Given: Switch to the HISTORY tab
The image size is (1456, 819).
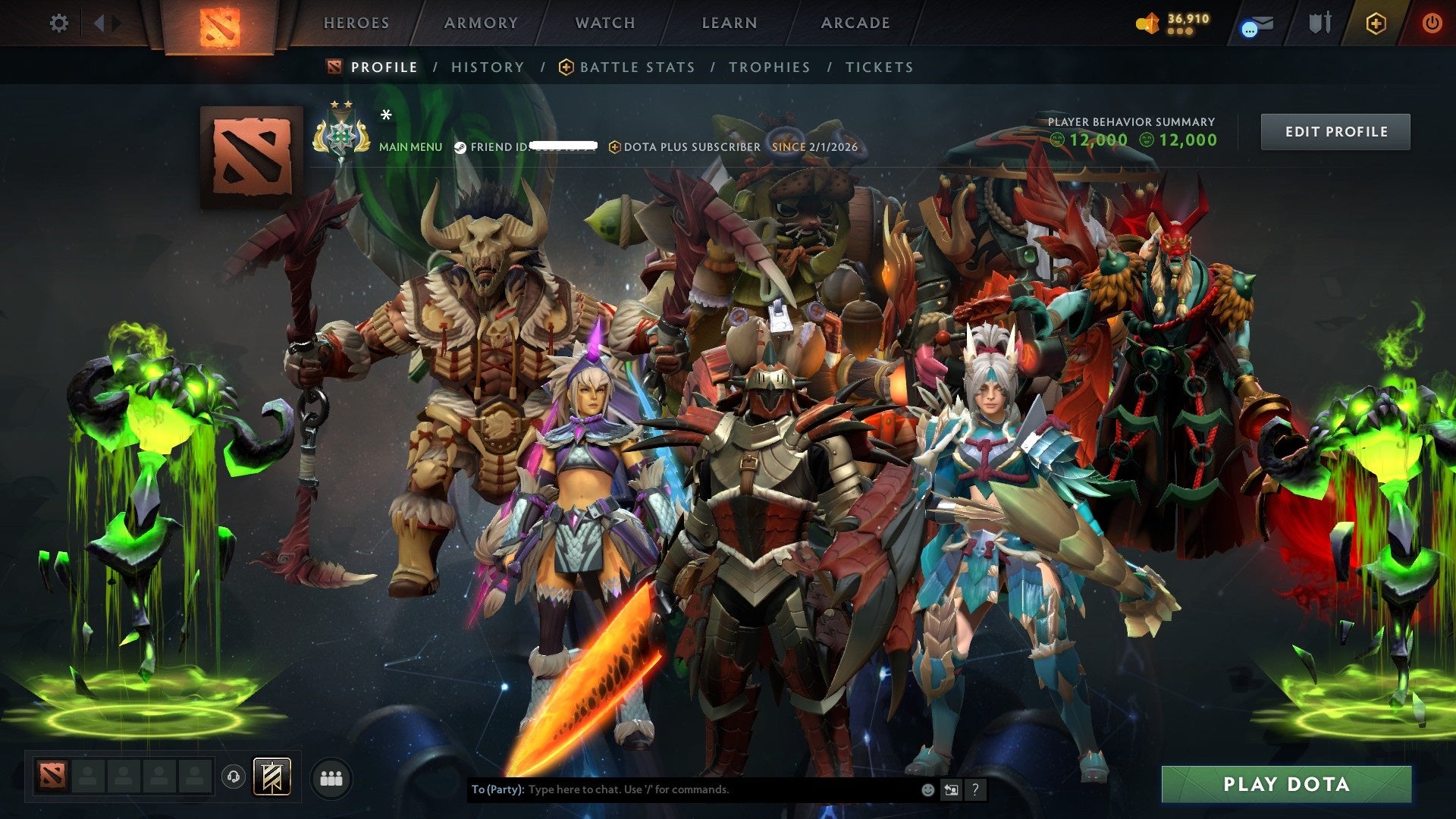Looking at the screenshot, I should click(x=487, y=67).
